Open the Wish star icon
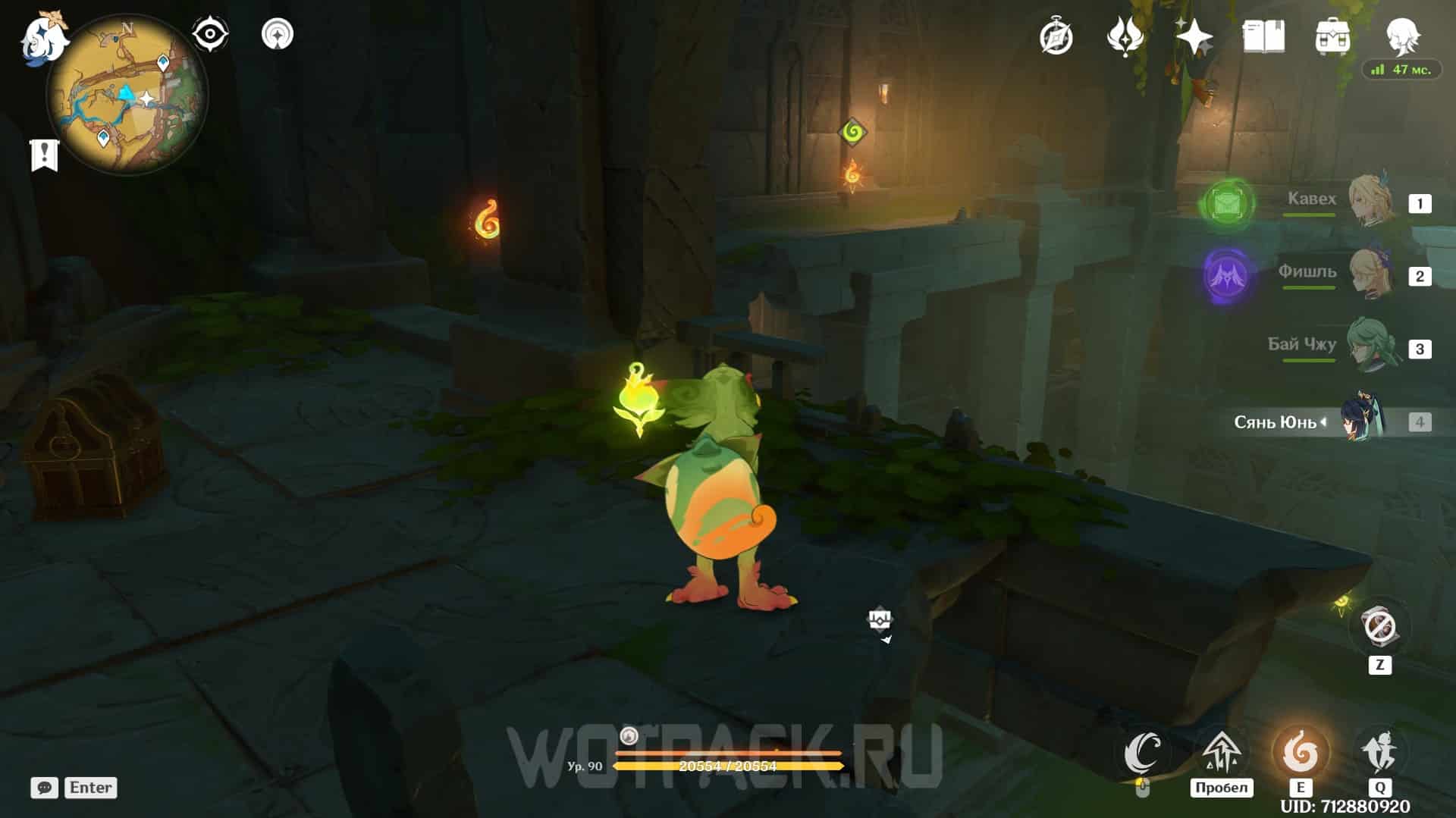 pos(1194,36)
